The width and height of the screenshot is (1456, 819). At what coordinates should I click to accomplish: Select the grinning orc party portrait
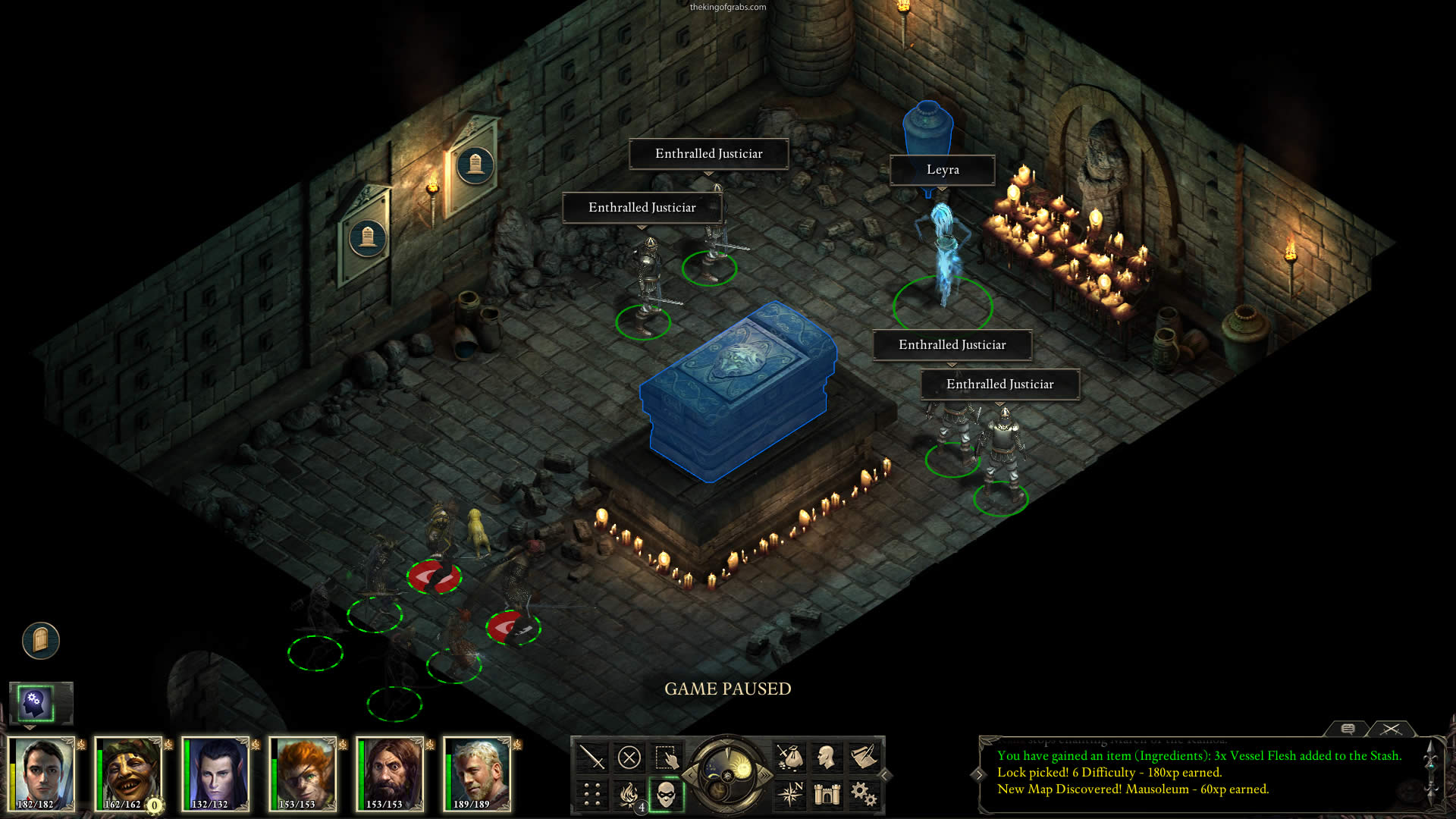tap(127, 773)
